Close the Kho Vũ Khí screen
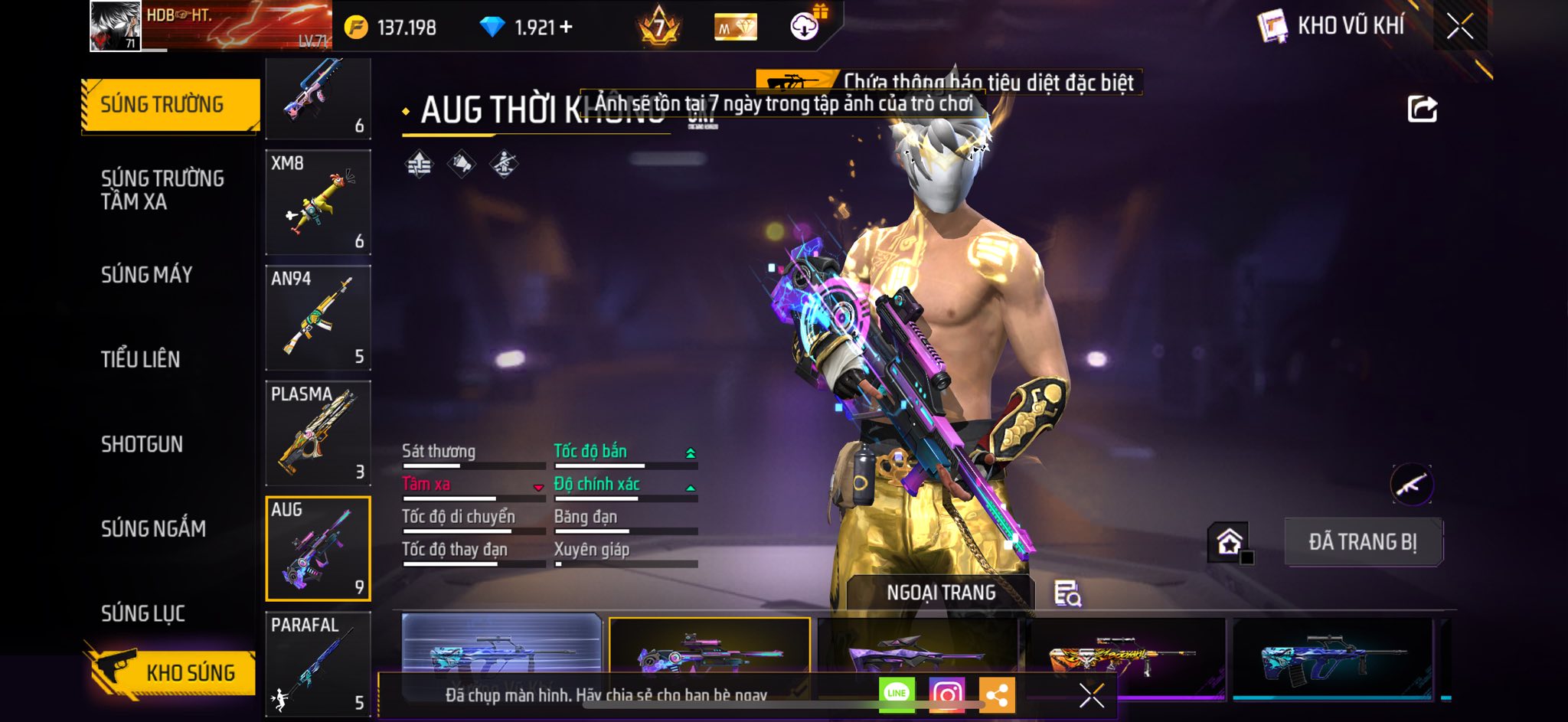Viewport: 1568px width, 722px height. pos(1459,27)
